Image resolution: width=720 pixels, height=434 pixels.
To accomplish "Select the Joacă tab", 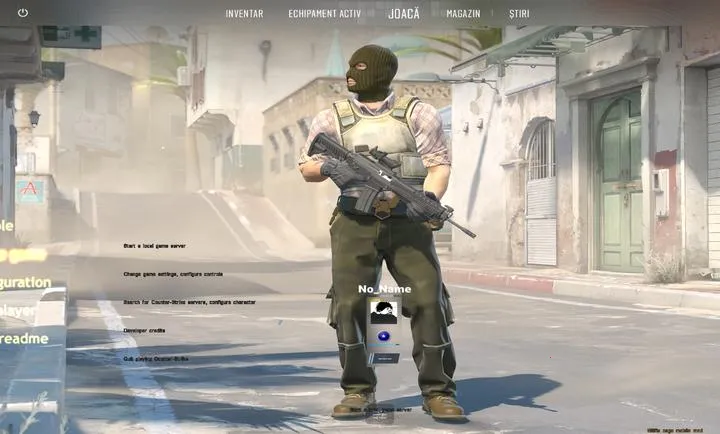I will [404, 14].
